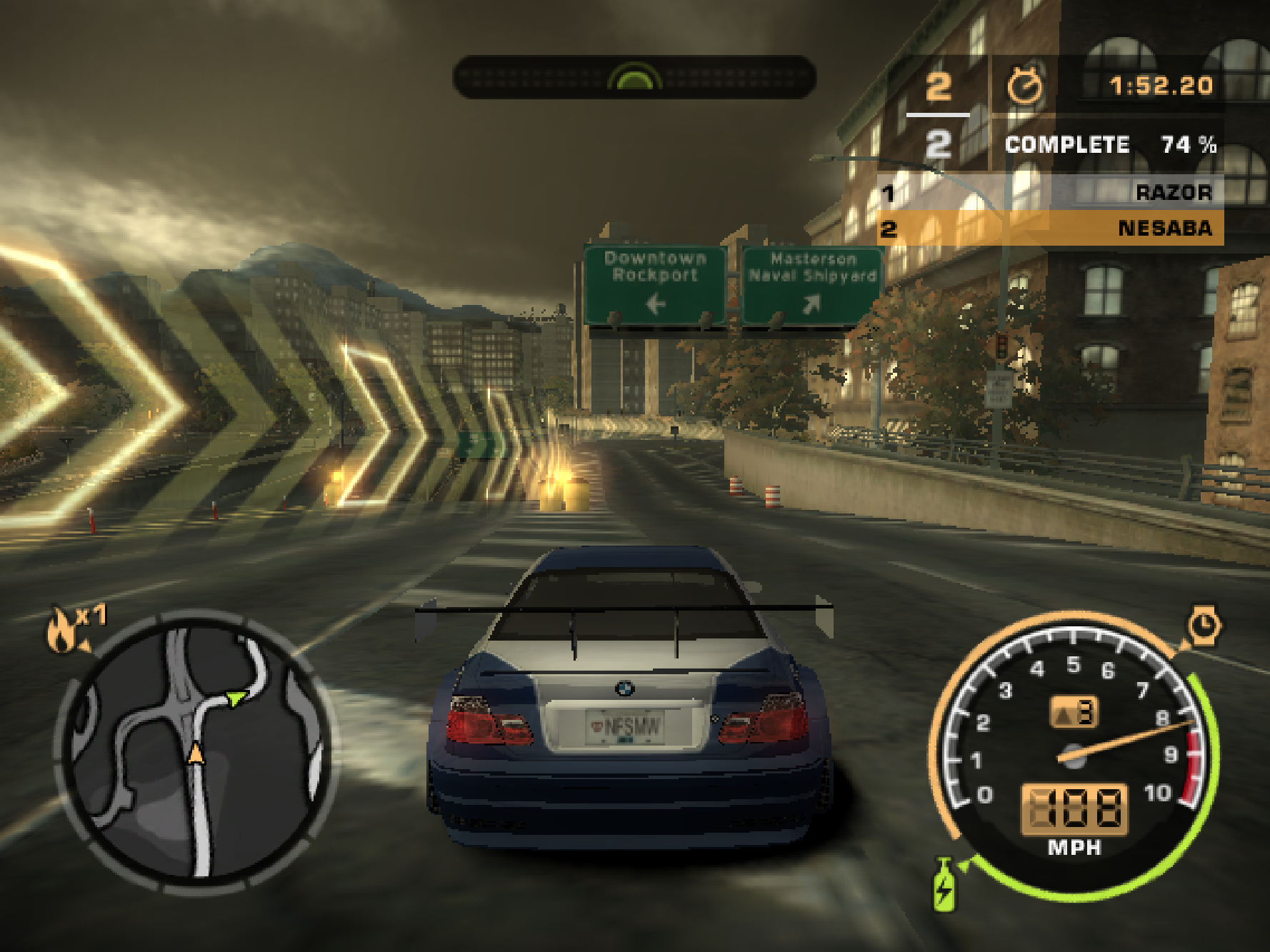Click the nitrous bottle icon
This screenshot has height=952, width=1270.
(944, 886)
